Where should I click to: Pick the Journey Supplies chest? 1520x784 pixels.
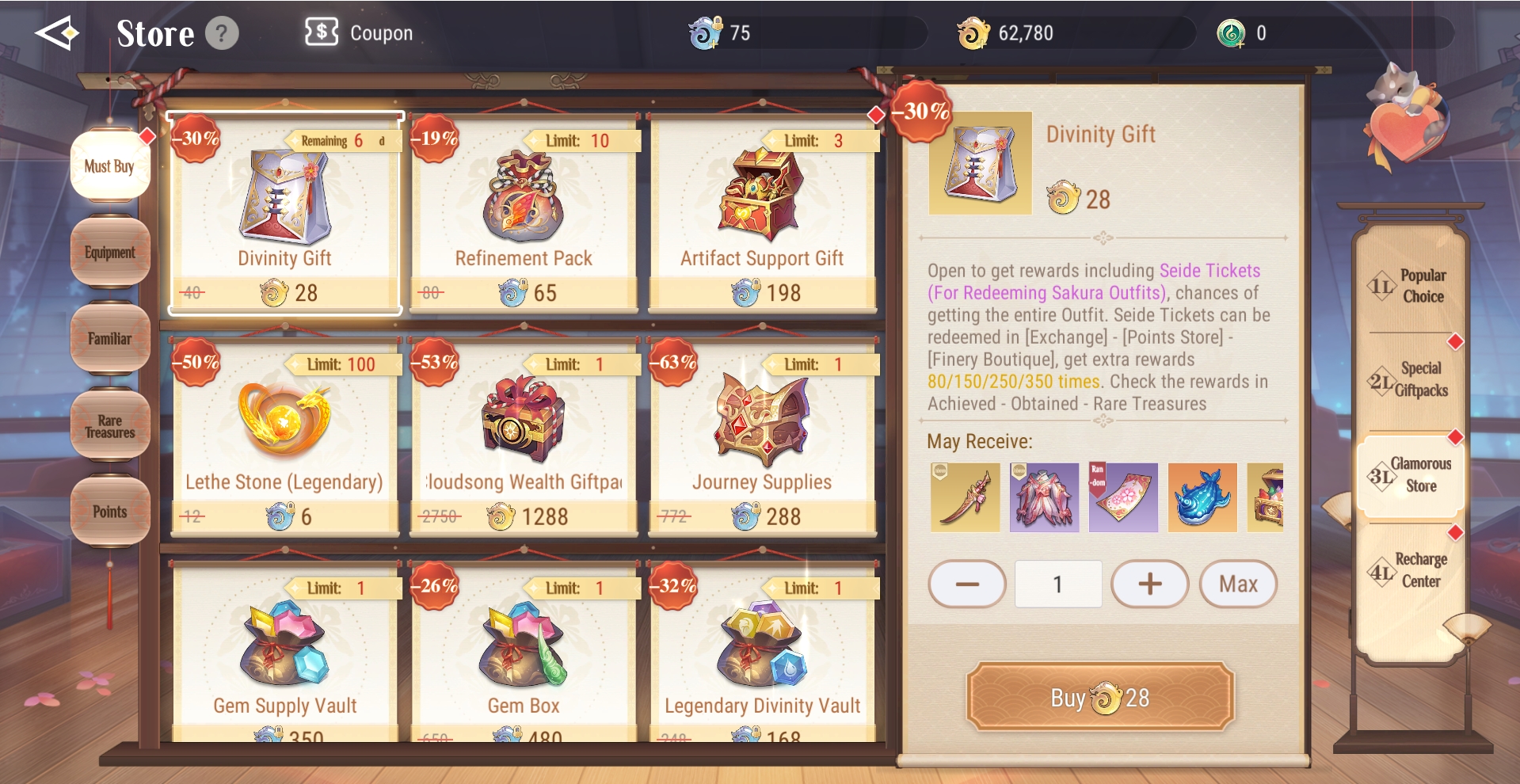(x=762, y=437)
